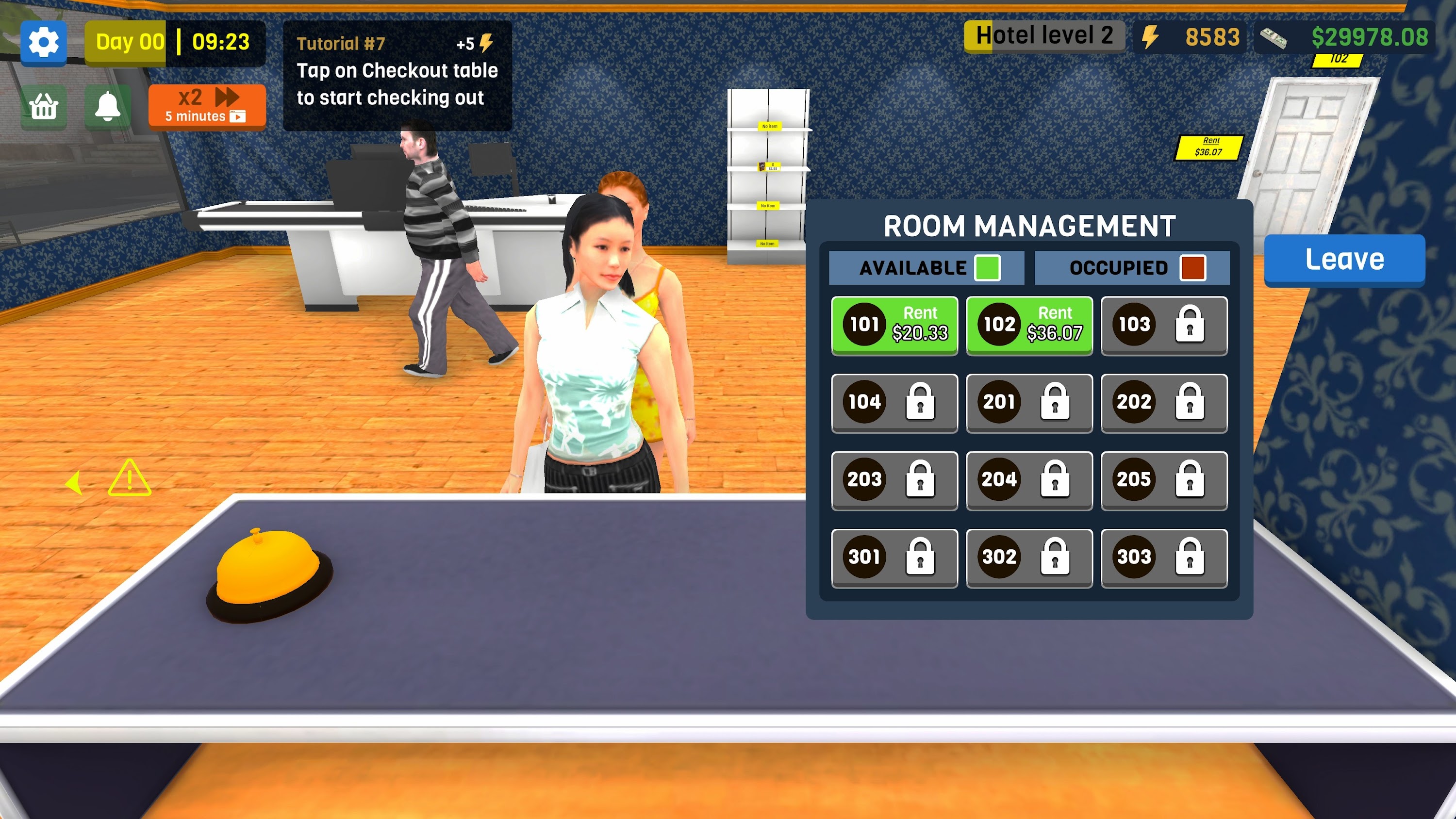The width and height of the screenshot is (1456, 819).
Task: Toggle the OCCUPIED room filter
Action: coord(1133,267)
